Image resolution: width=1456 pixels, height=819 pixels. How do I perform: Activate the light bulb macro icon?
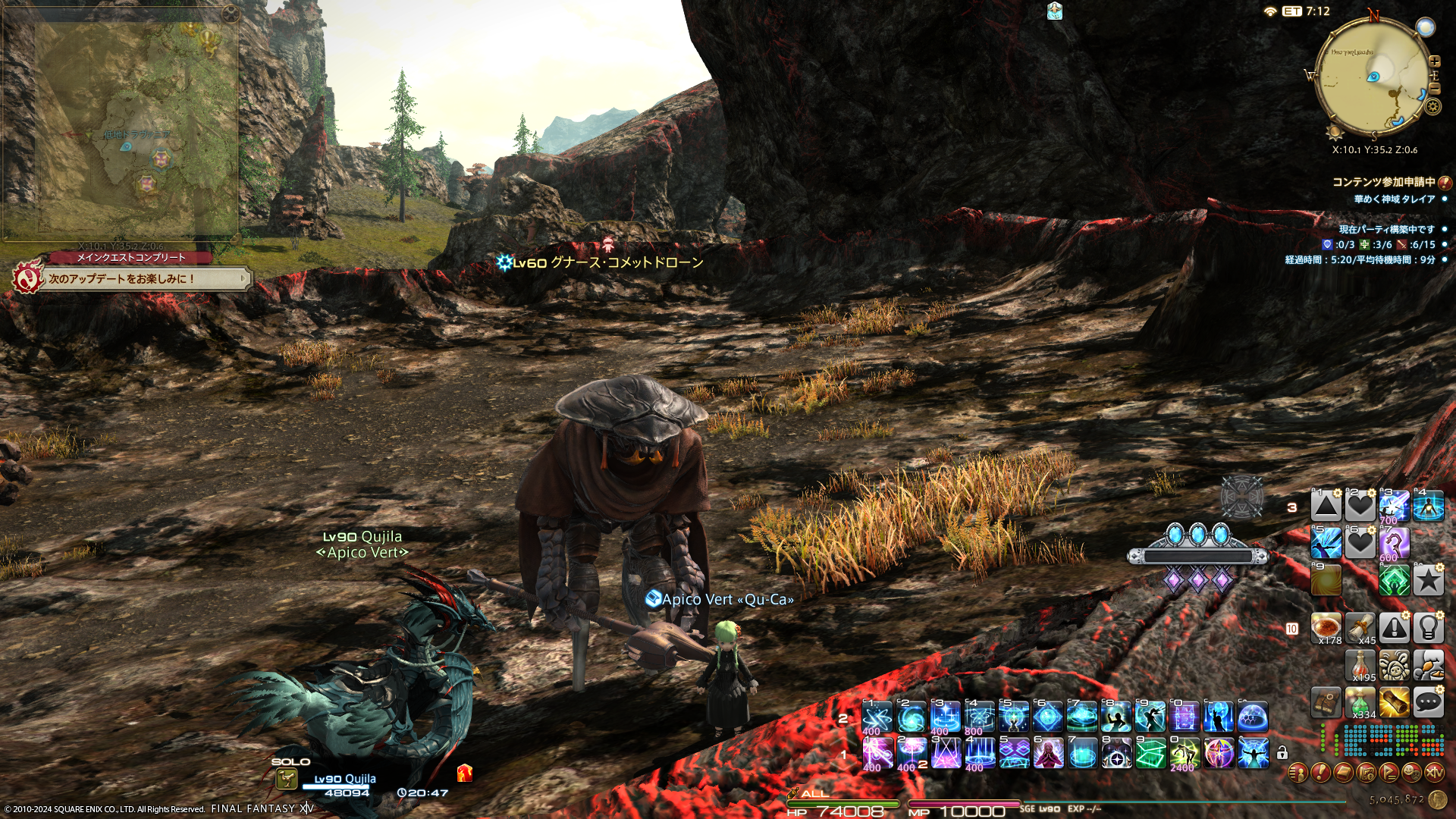point(1428,627)
